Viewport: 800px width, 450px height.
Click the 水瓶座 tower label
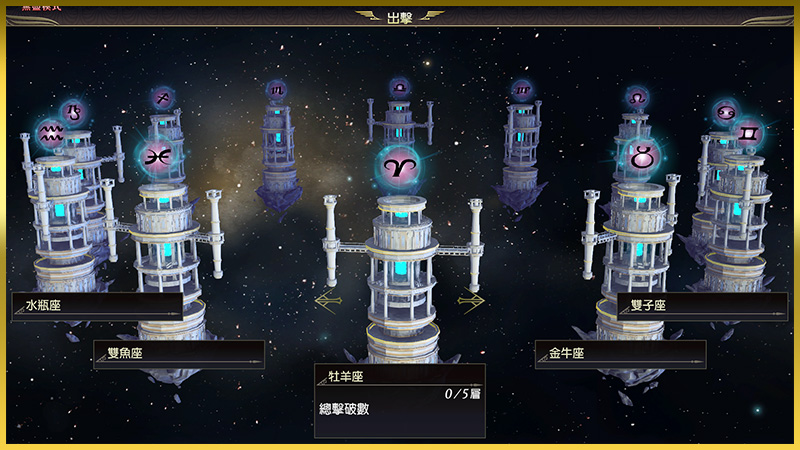97,306
